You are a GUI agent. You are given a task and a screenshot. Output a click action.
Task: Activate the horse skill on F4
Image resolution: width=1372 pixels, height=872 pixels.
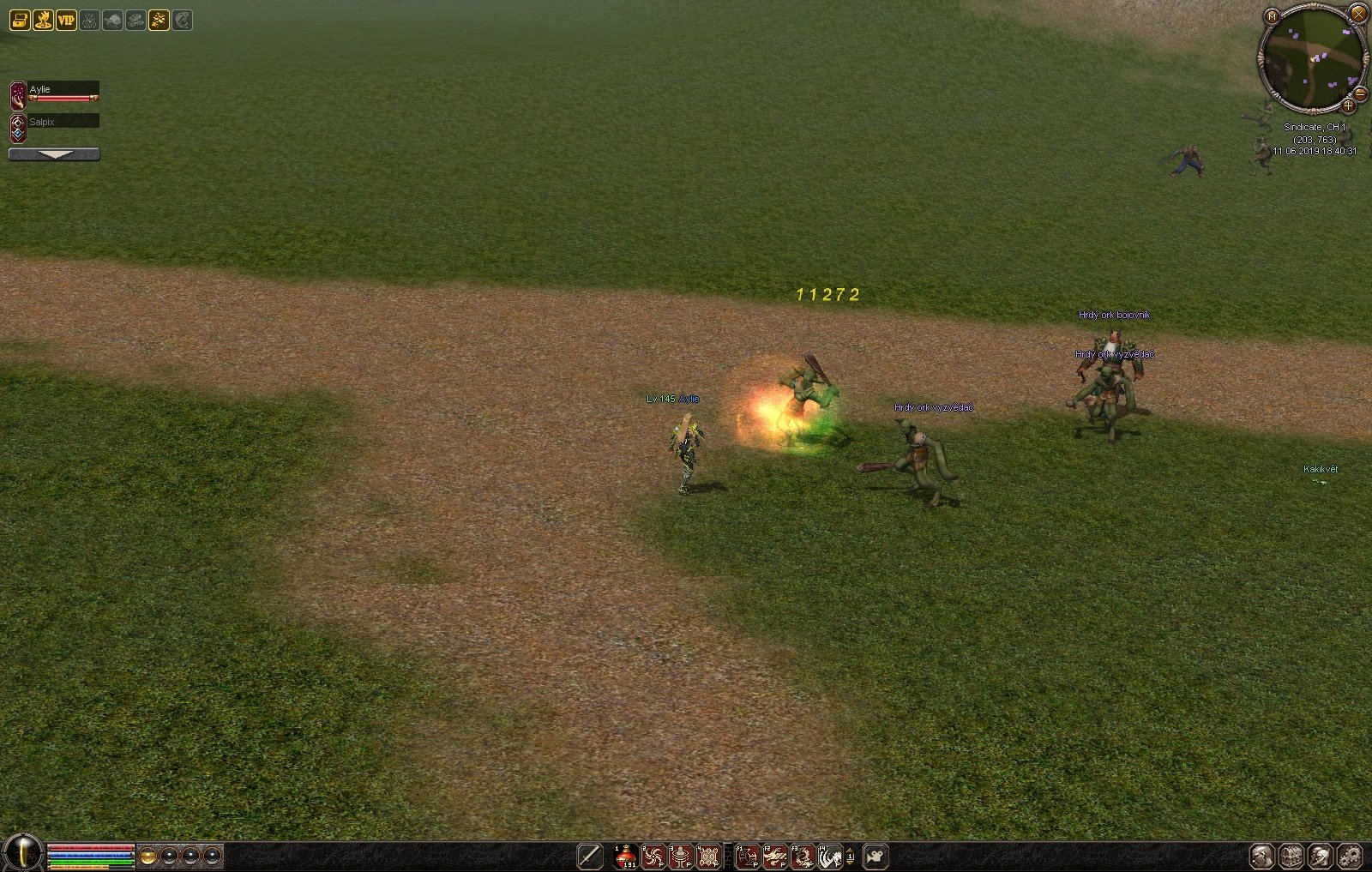pos(830,856)
